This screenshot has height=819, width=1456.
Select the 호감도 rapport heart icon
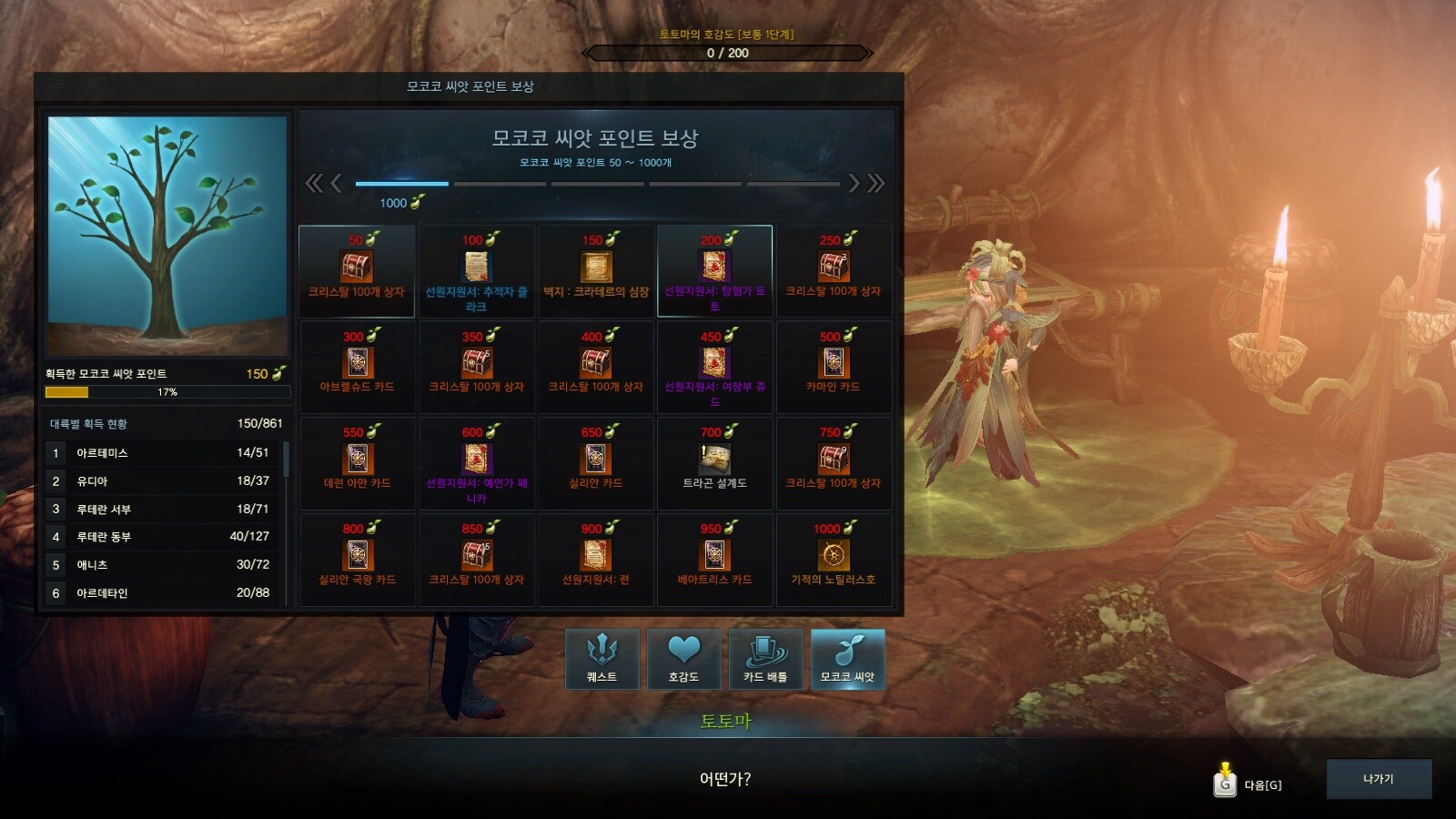[x=682, y=658]
